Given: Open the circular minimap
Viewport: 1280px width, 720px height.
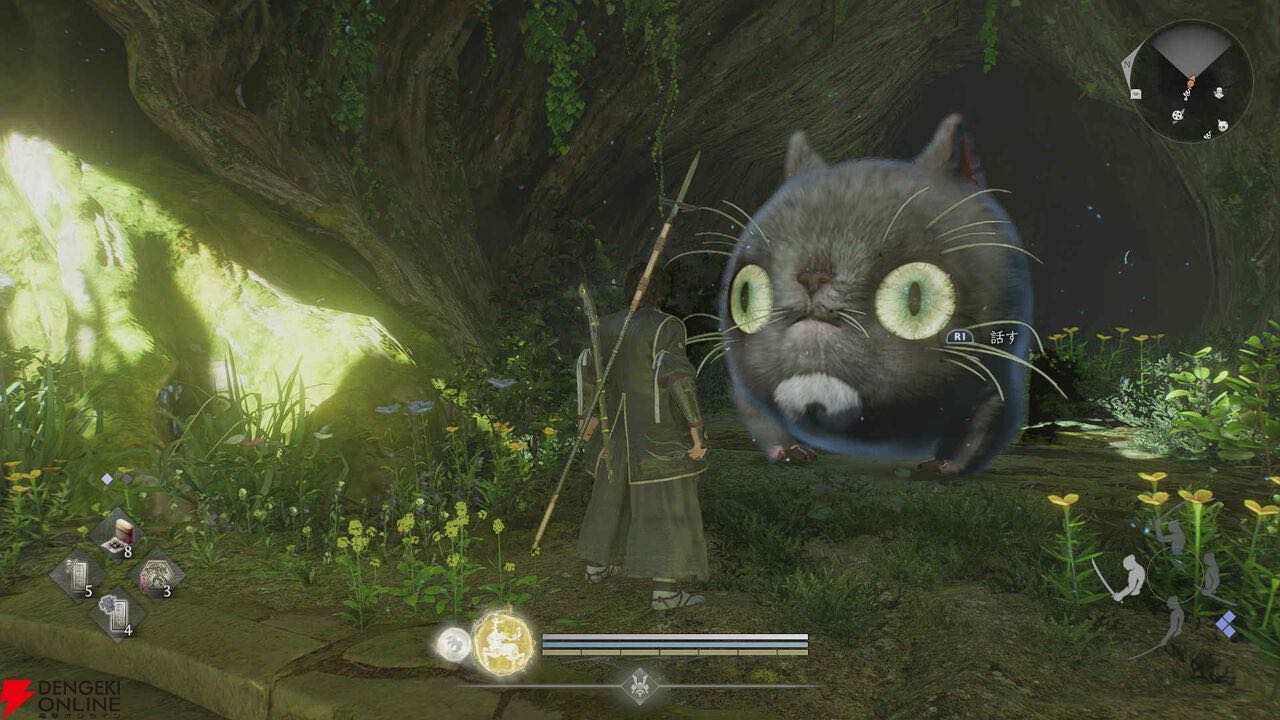Looking at the screenshot, I should click(x=1190, y=82).
